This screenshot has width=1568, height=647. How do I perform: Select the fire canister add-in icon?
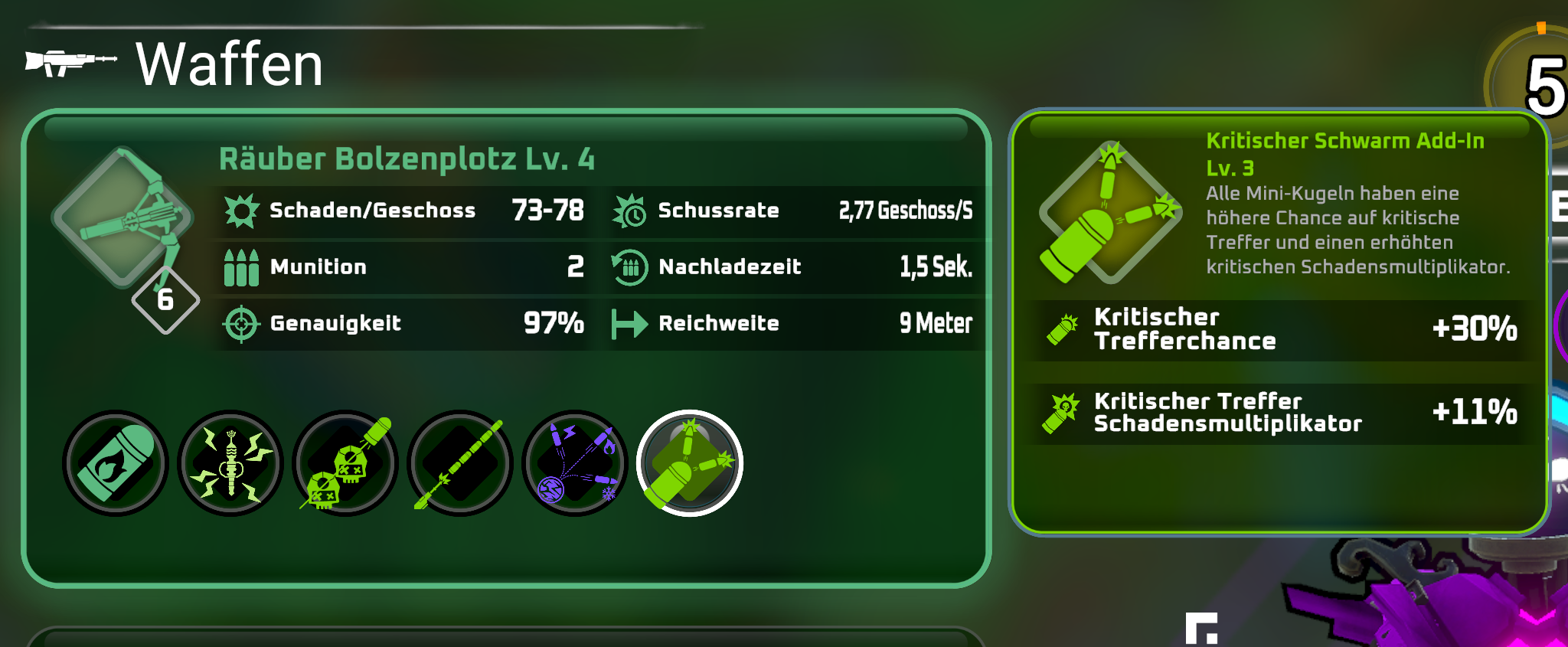115,464
